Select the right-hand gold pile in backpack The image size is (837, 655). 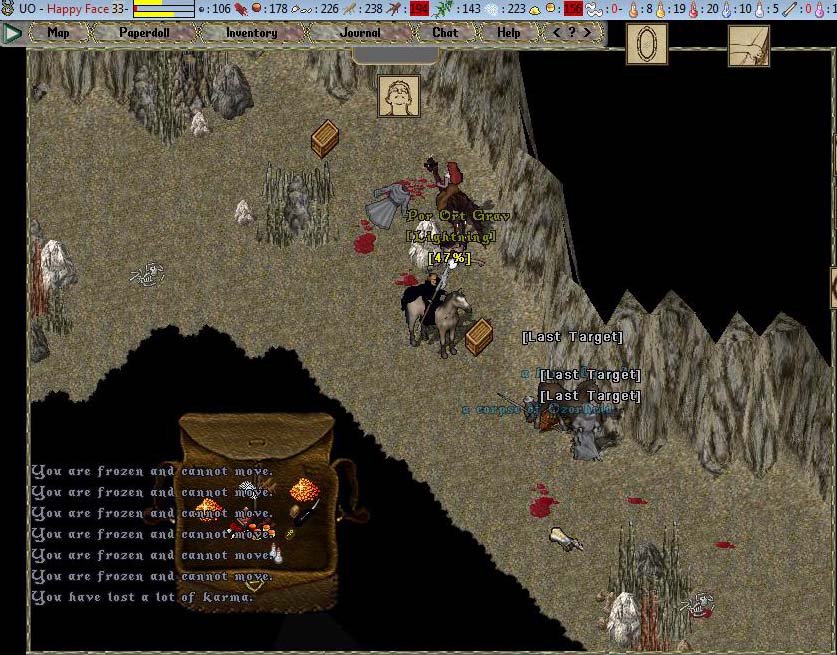(x=302, y=490)
